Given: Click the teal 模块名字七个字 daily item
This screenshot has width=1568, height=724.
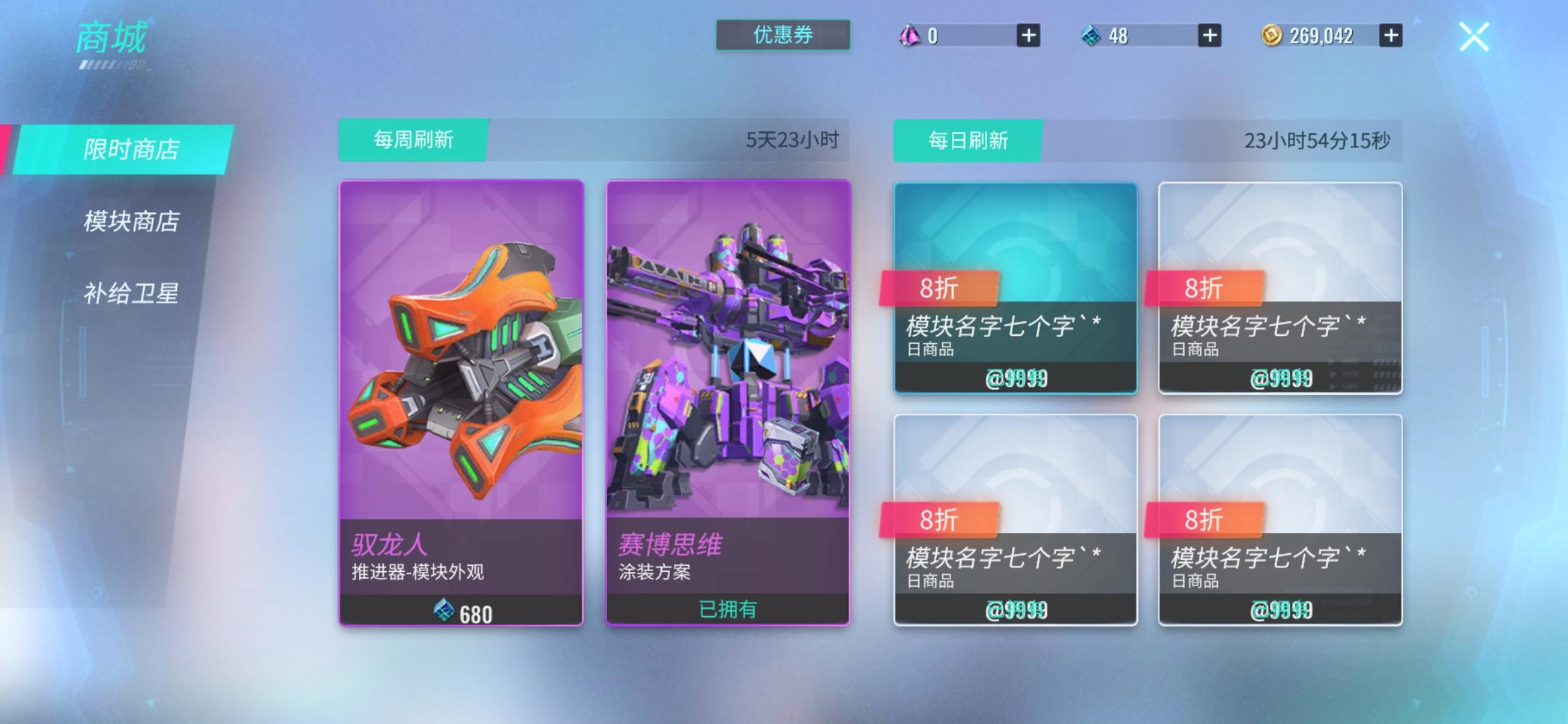Looking at the screenshot, I should coord(1016,288).
